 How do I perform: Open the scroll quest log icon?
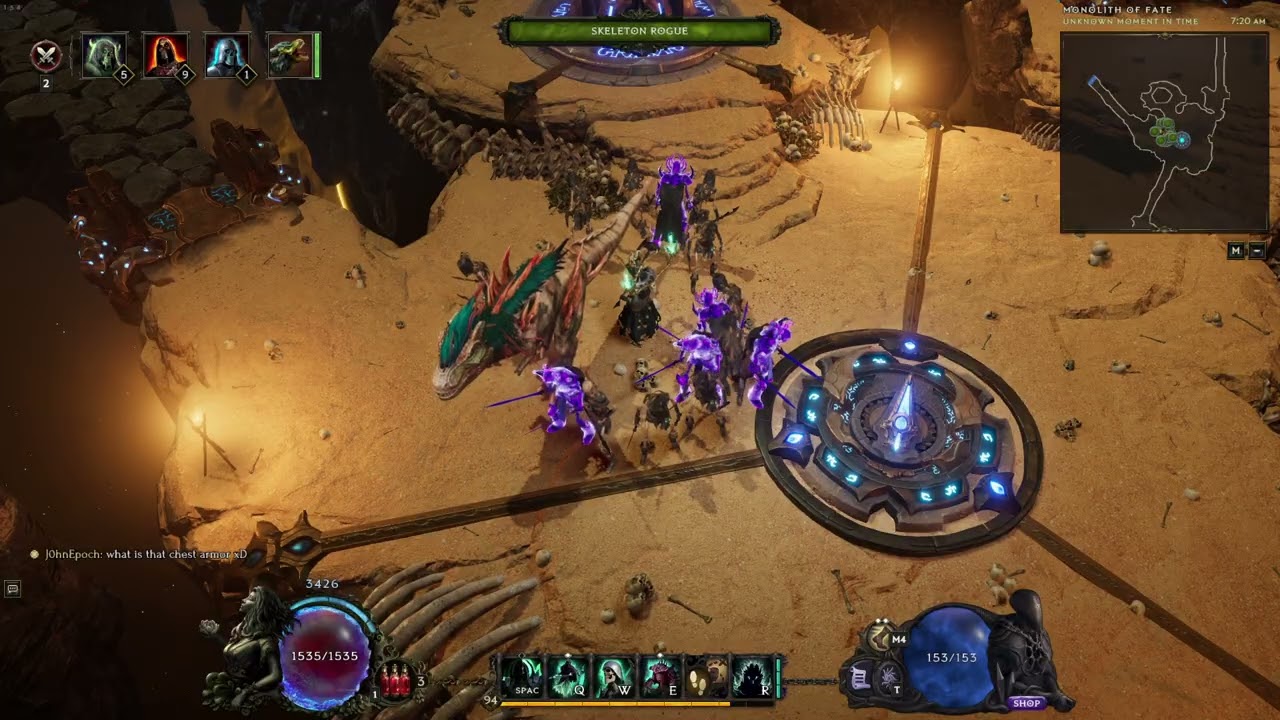859,679
